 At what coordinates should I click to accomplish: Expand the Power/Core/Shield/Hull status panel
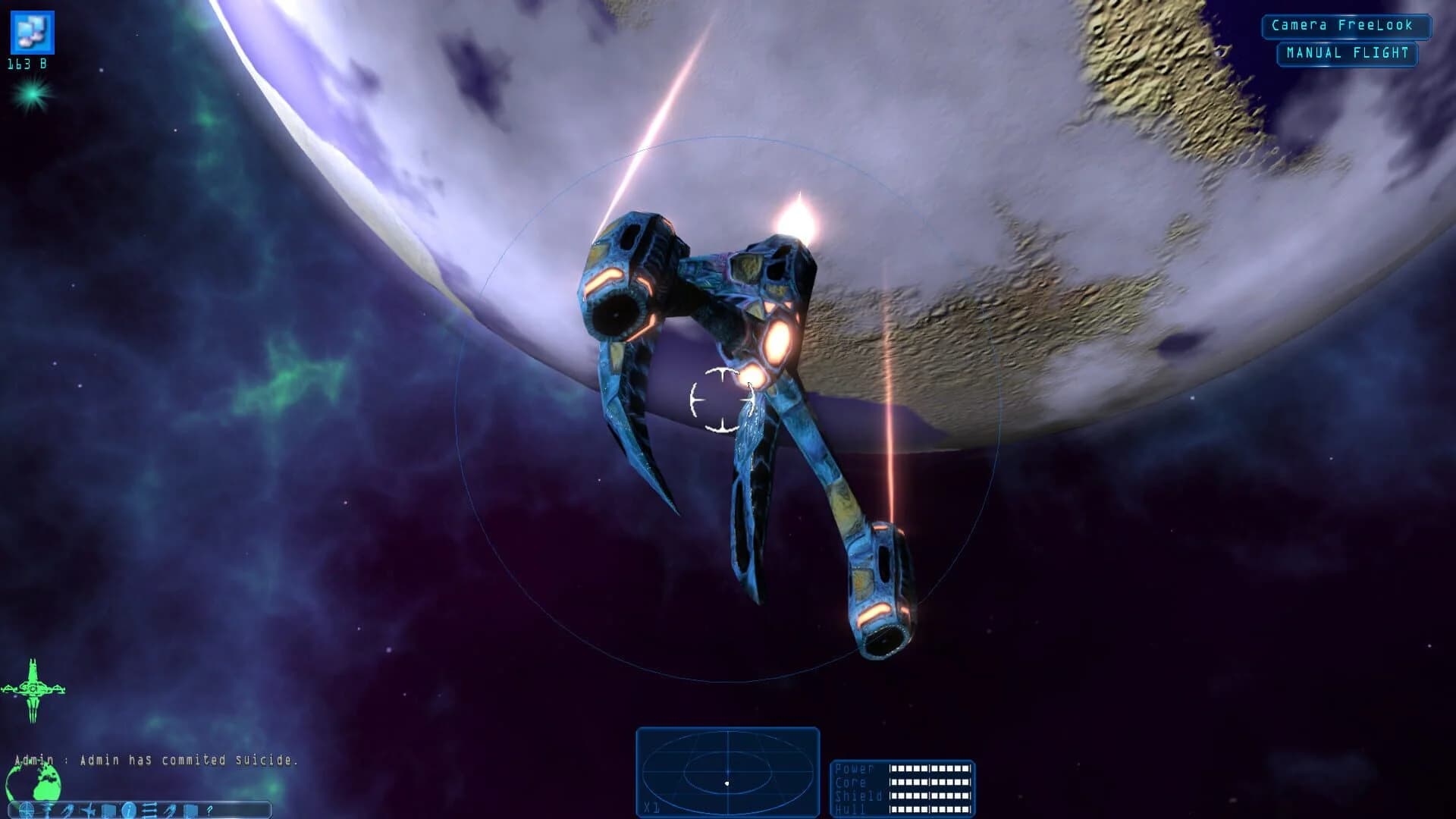point(905,789)
